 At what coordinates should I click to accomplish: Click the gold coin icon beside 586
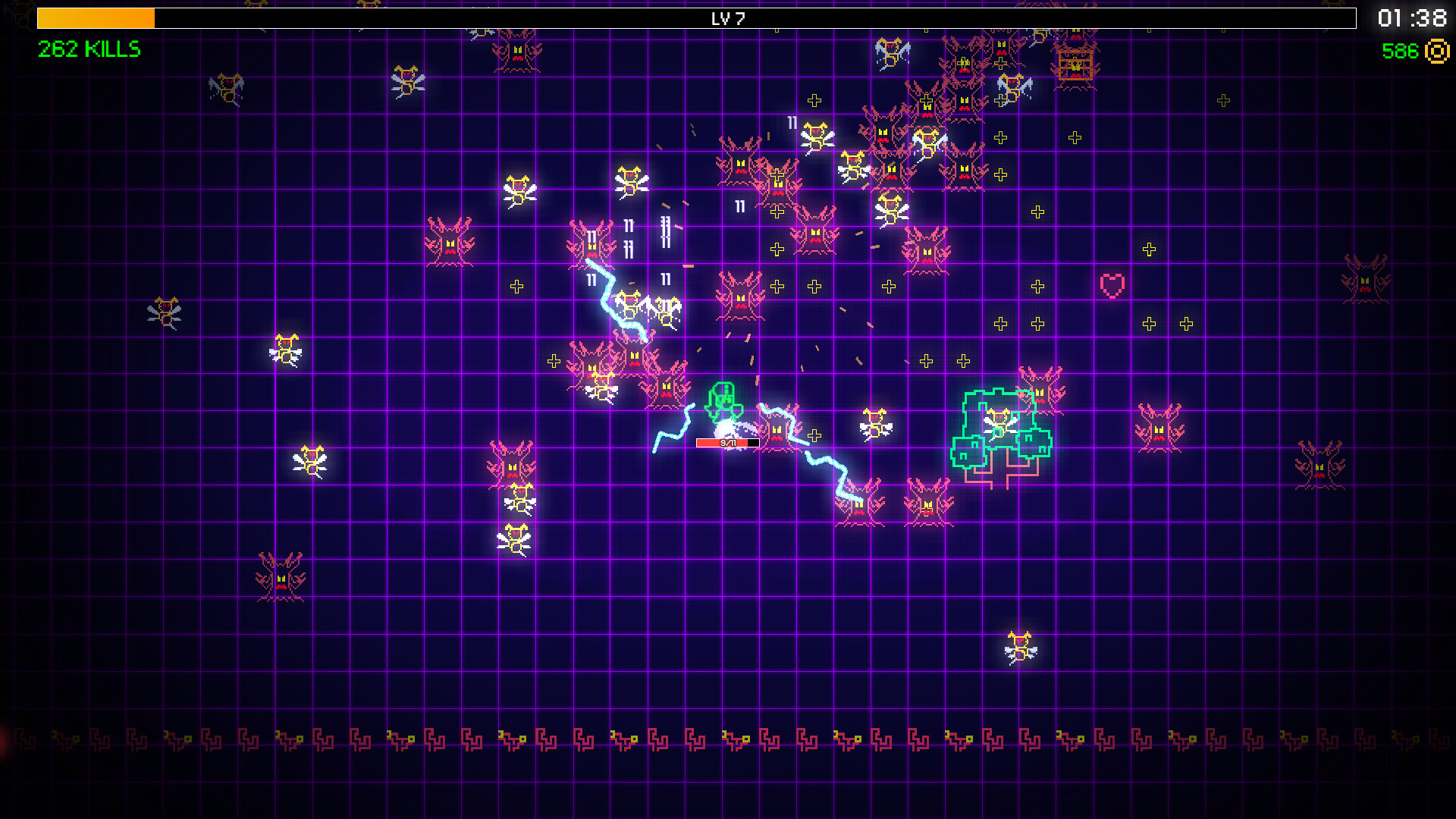tap(1435, 52)
